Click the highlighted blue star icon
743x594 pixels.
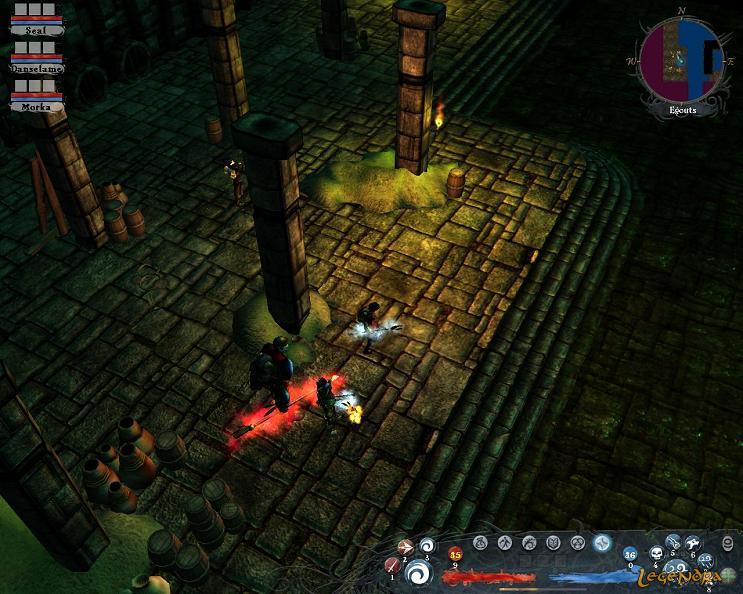point(602,543)
